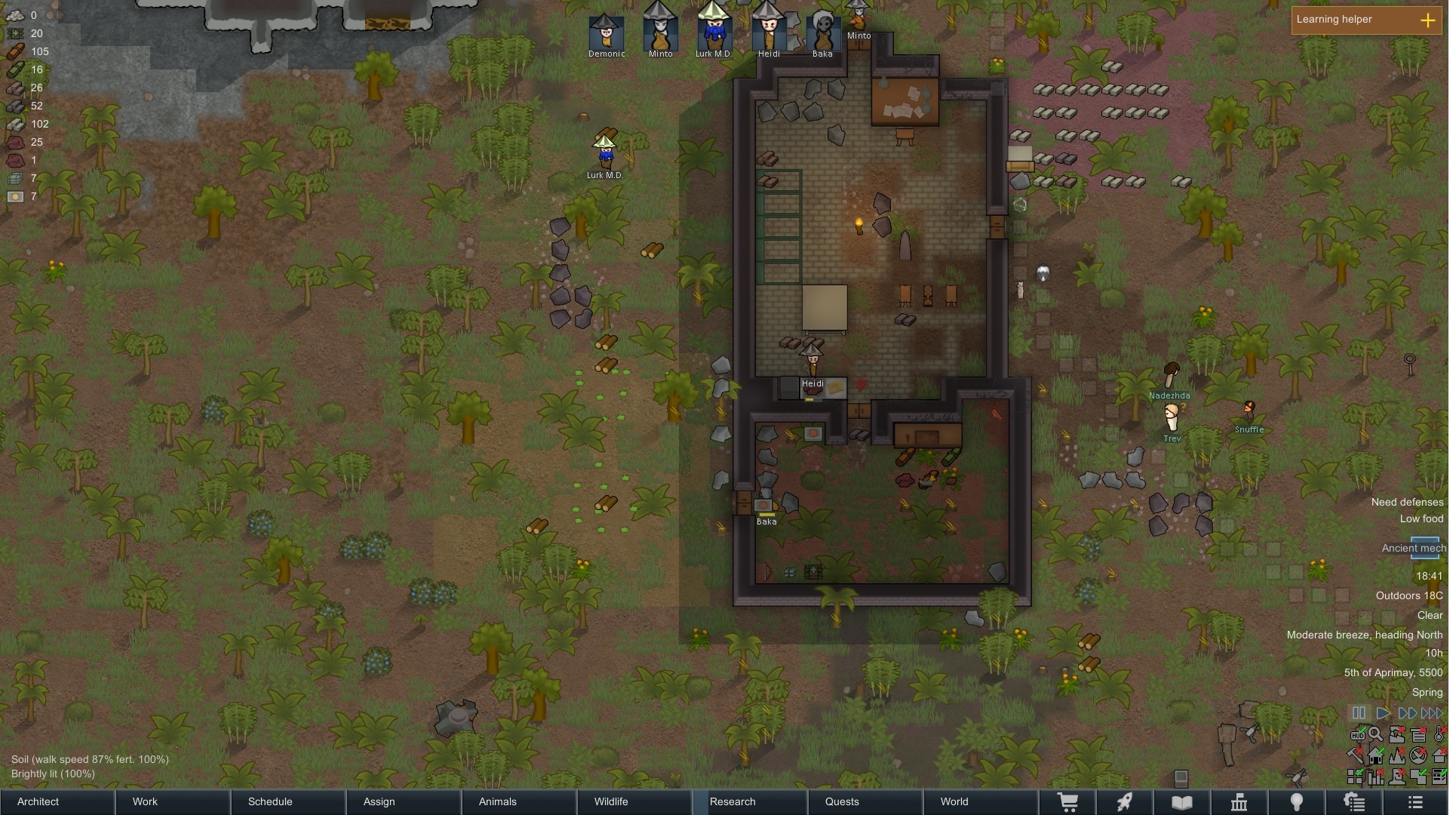The height and width of the screenshot is (815, 1456).
Task: Open the Low food alert
Action: point(1421,519)
